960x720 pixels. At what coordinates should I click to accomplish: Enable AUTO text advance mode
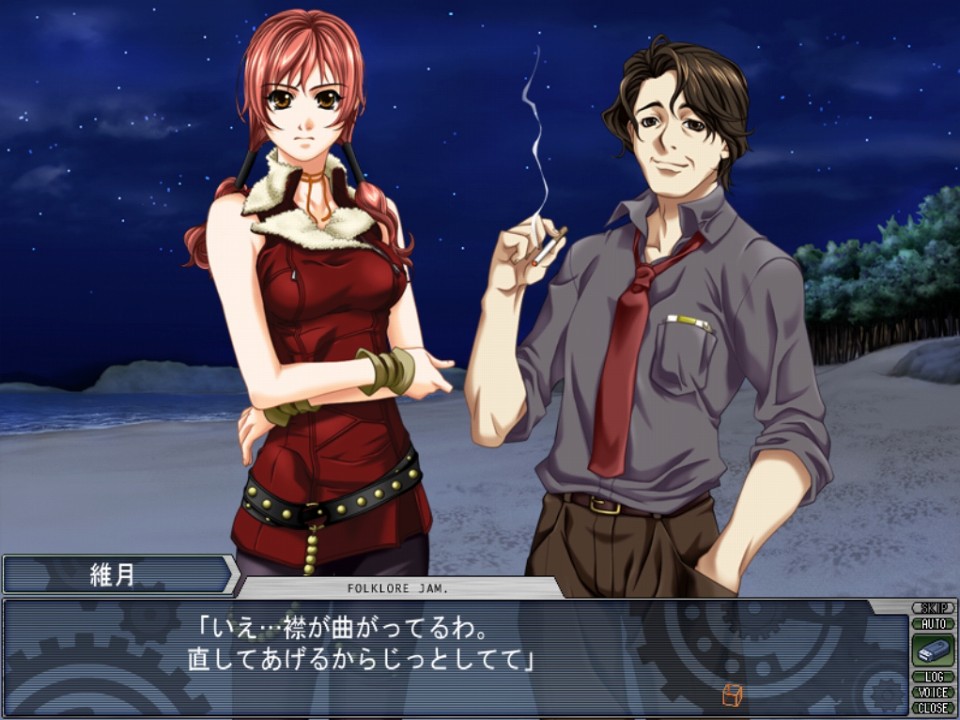click(x=932, y=623)
